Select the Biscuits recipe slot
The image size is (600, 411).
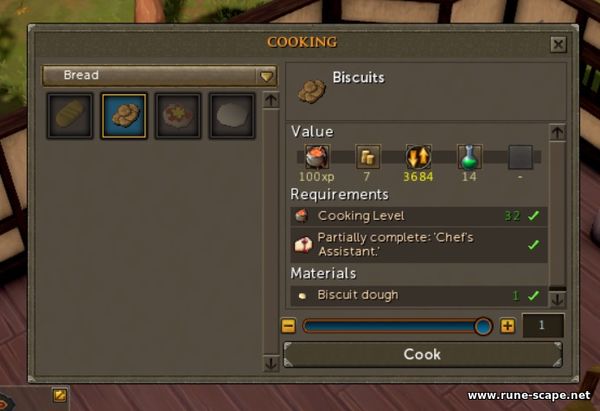125,116
